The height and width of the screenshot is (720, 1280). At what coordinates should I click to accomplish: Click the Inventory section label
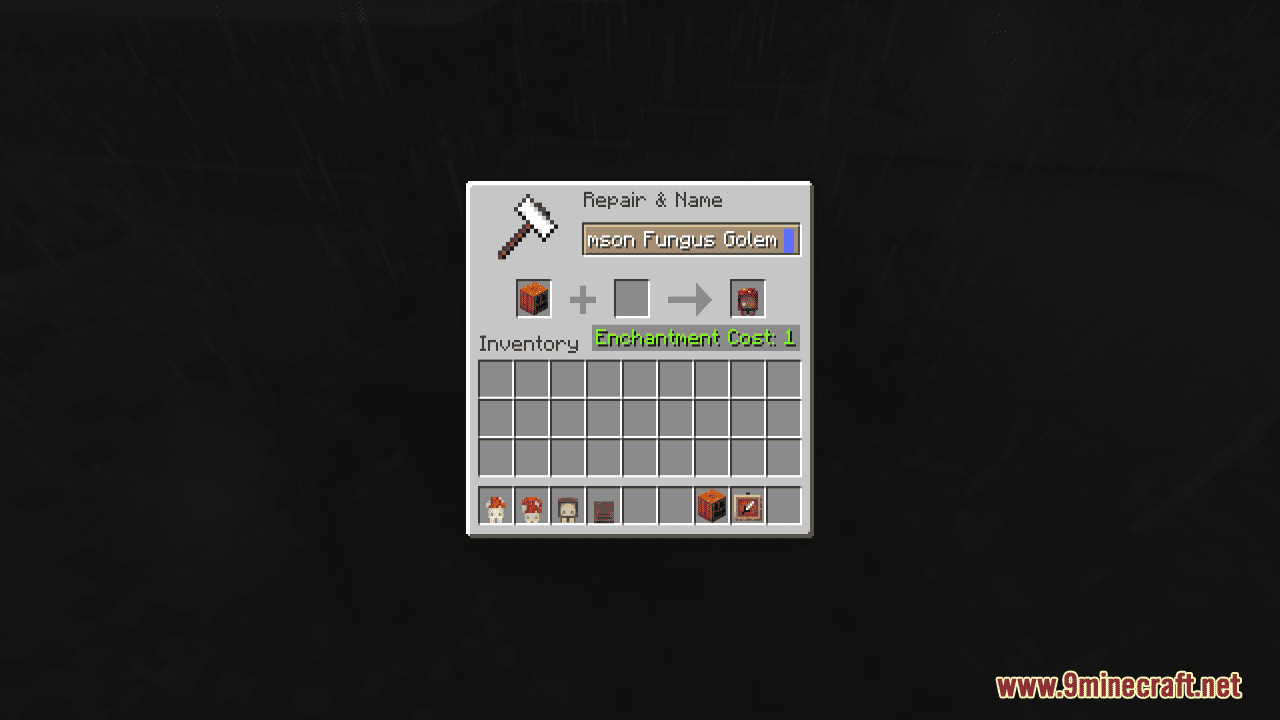point(530,343)
